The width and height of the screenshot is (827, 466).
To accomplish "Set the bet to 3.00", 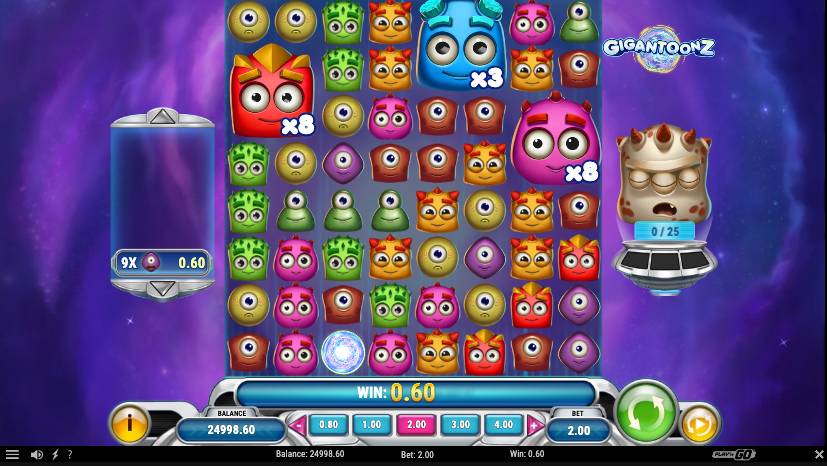I will (x=459, y=424).
